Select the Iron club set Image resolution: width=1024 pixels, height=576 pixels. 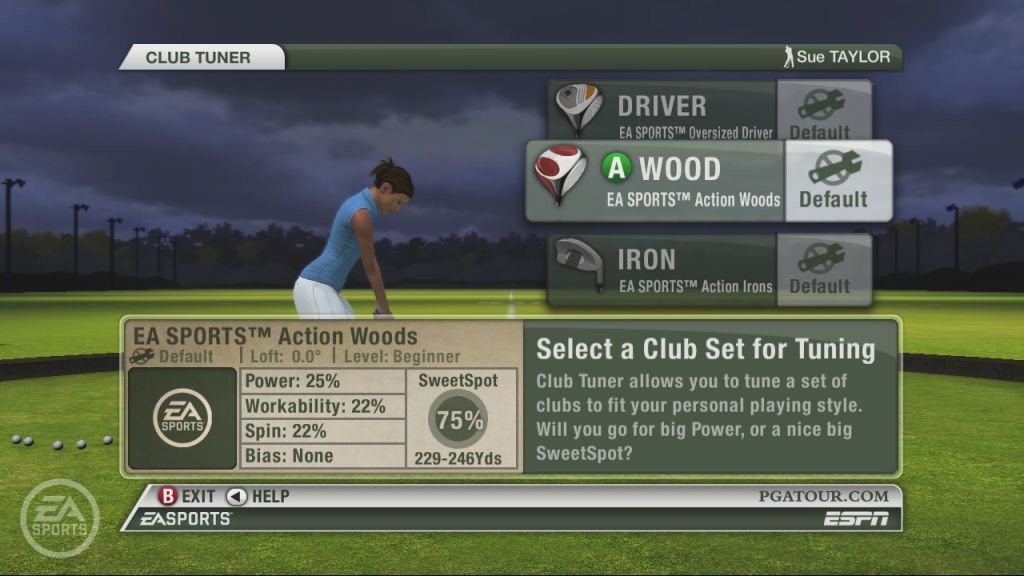click(662, 270)
